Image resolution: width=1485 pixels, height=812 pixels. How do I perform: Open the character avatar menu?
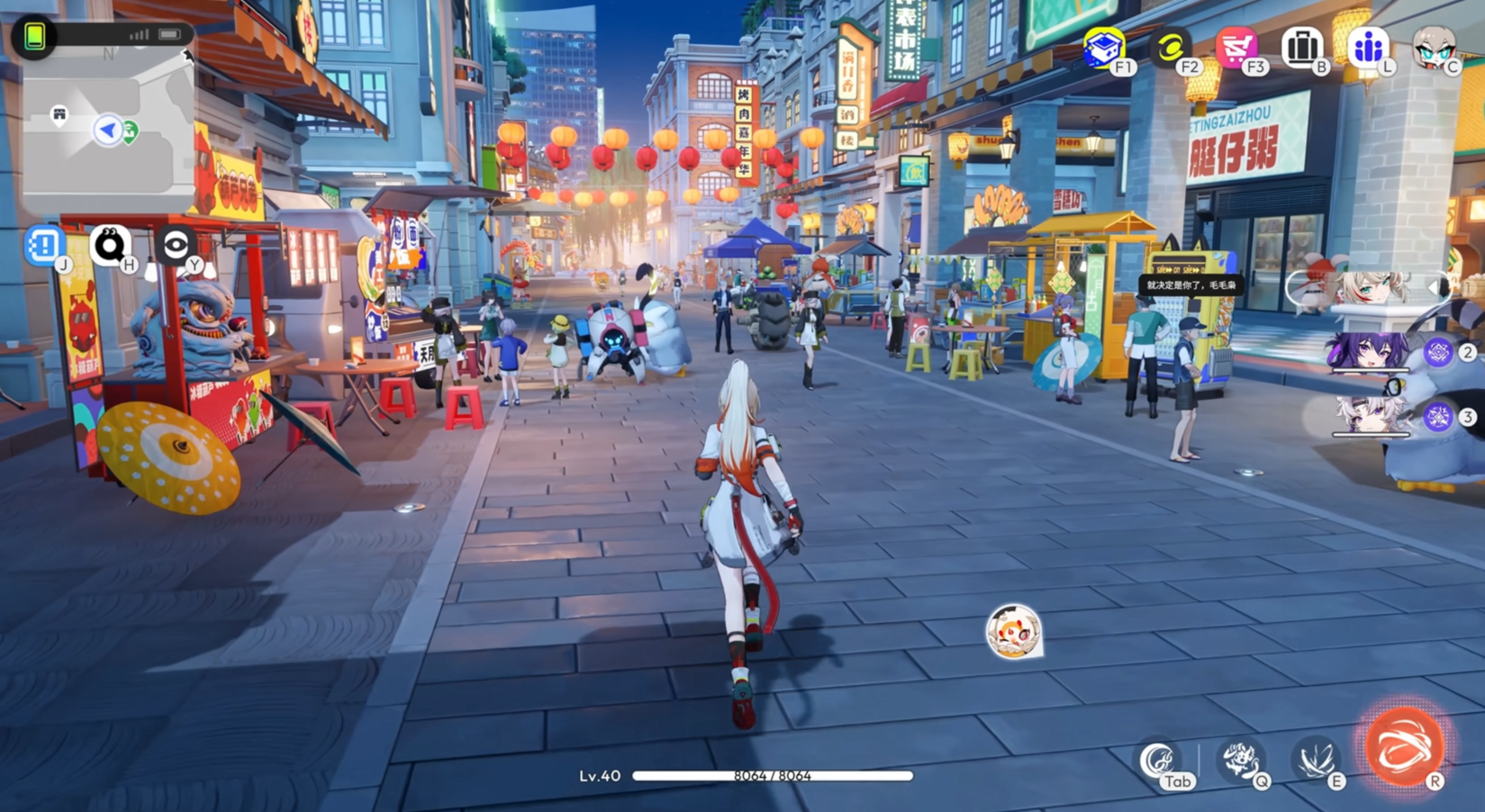[x=1434, y=47]
